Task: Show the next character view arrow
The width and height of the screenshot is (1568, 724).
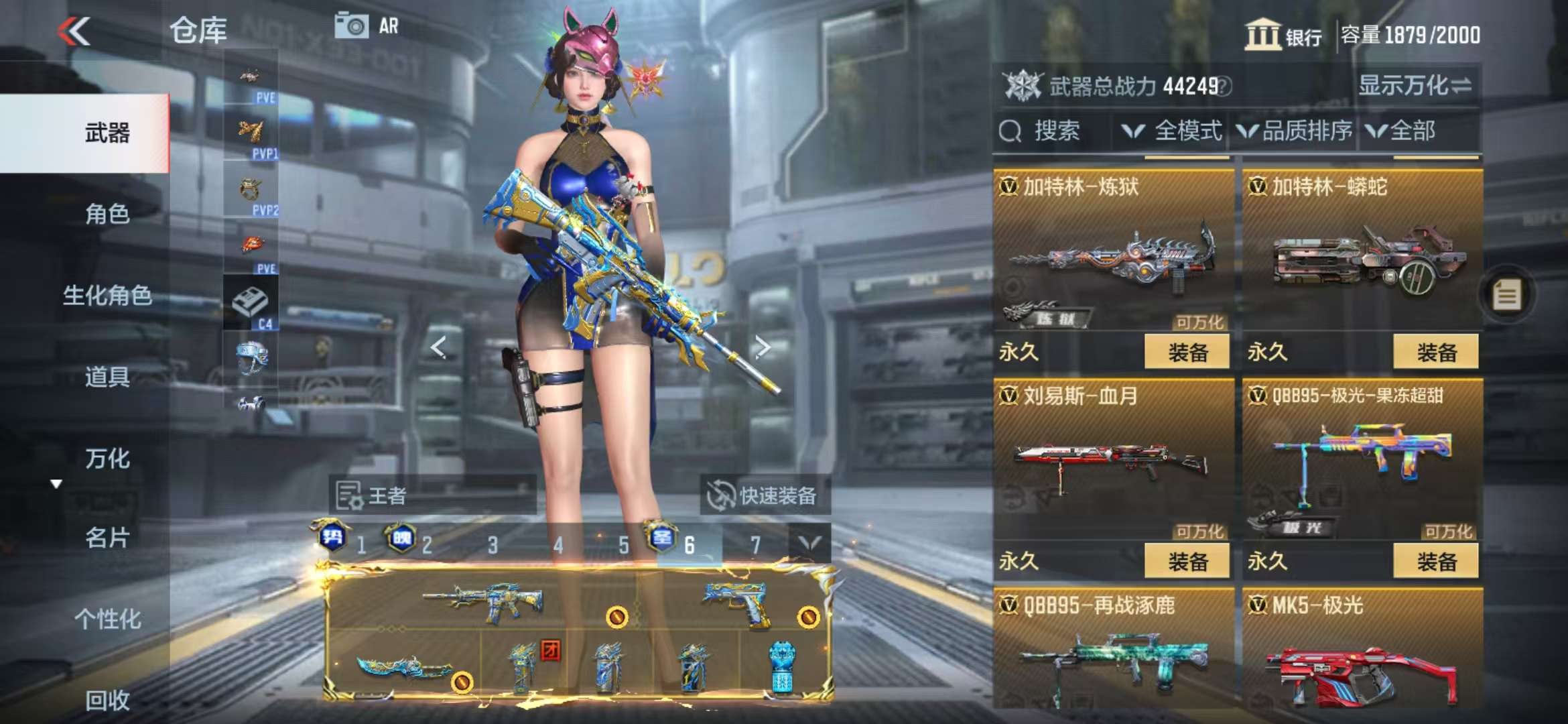Action: 762,347
